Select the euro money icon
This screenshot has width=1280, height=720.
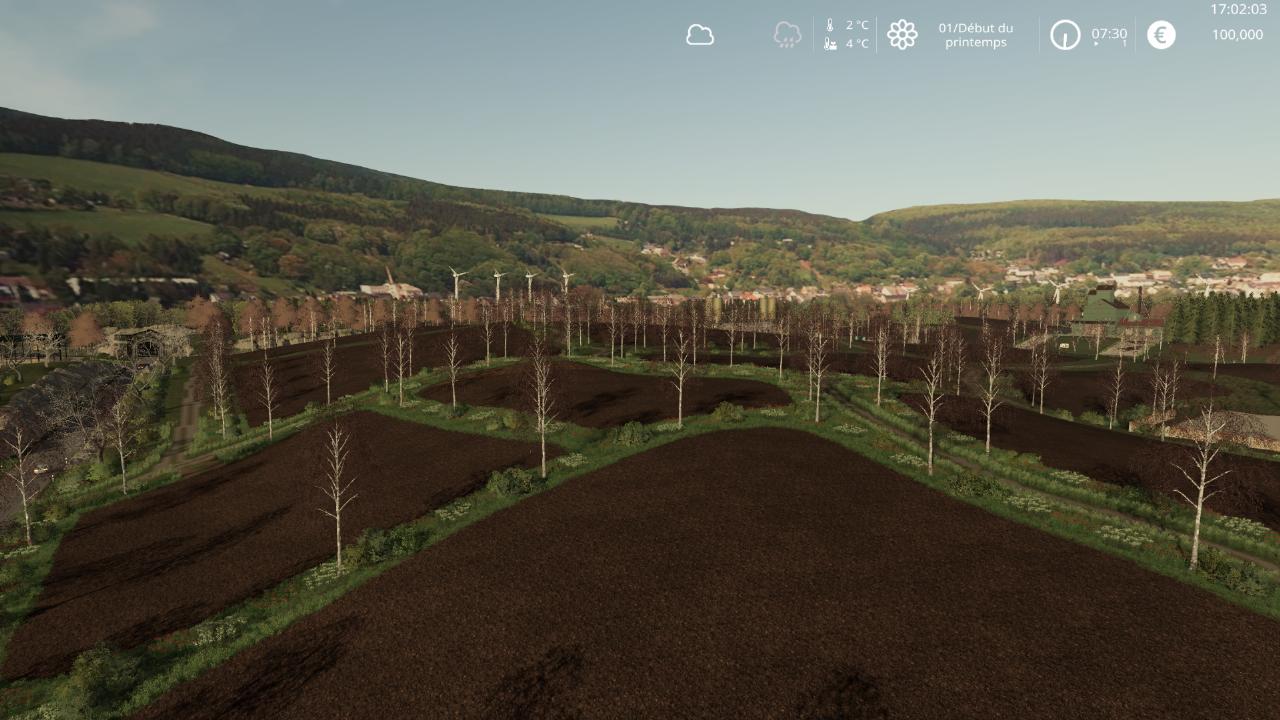1161,35
